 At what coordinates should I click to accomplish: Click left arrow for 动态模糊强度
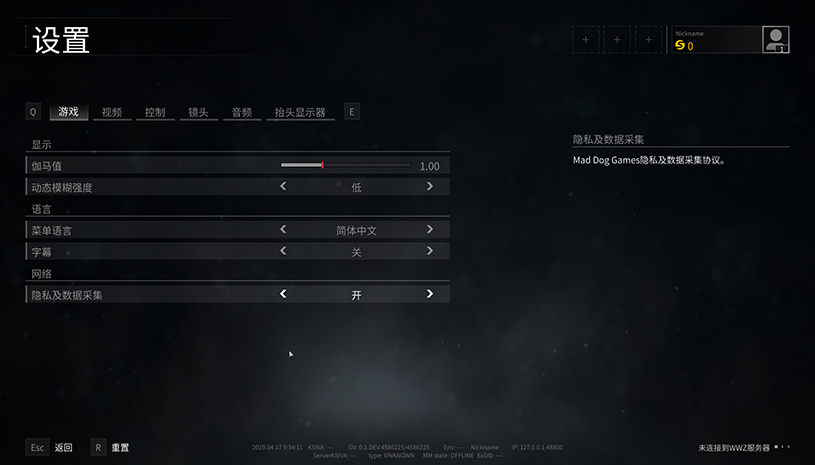[x=283, y=186]
